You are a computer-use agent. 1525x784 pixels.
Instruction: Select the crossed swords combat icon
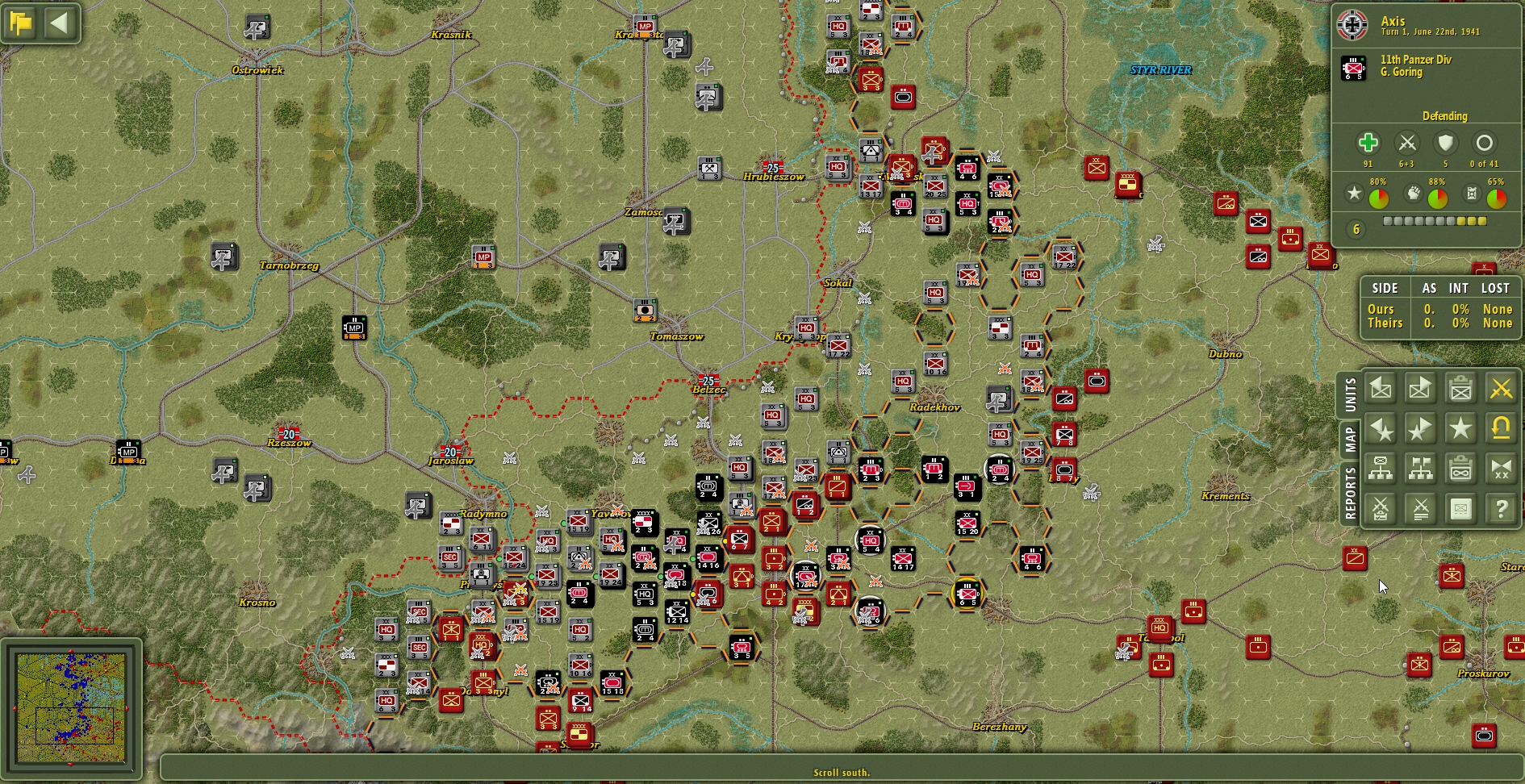point(1502,388)
